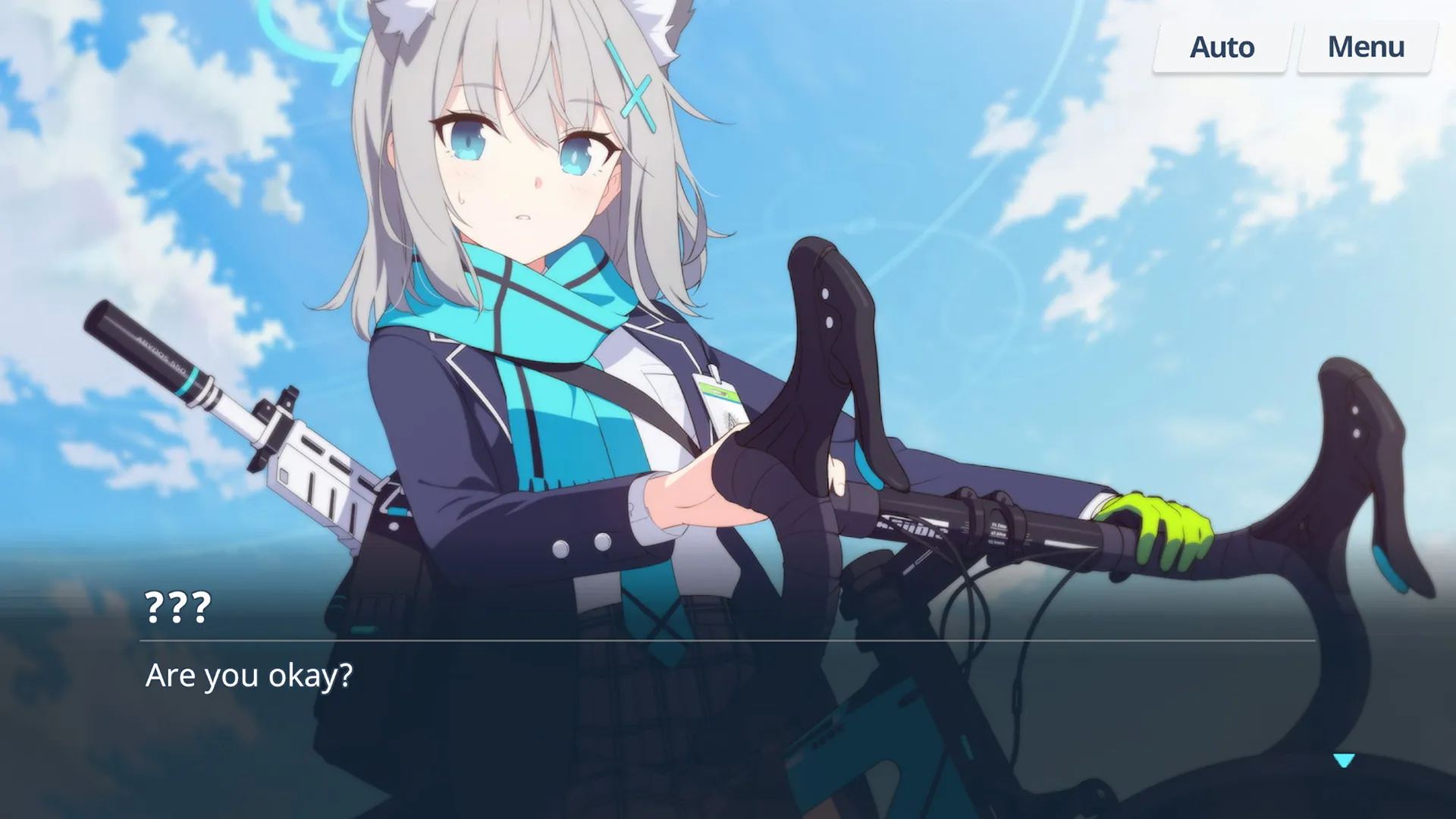Tap the dialogue box to continue
1456x819 pixels.
click(728, 682)
